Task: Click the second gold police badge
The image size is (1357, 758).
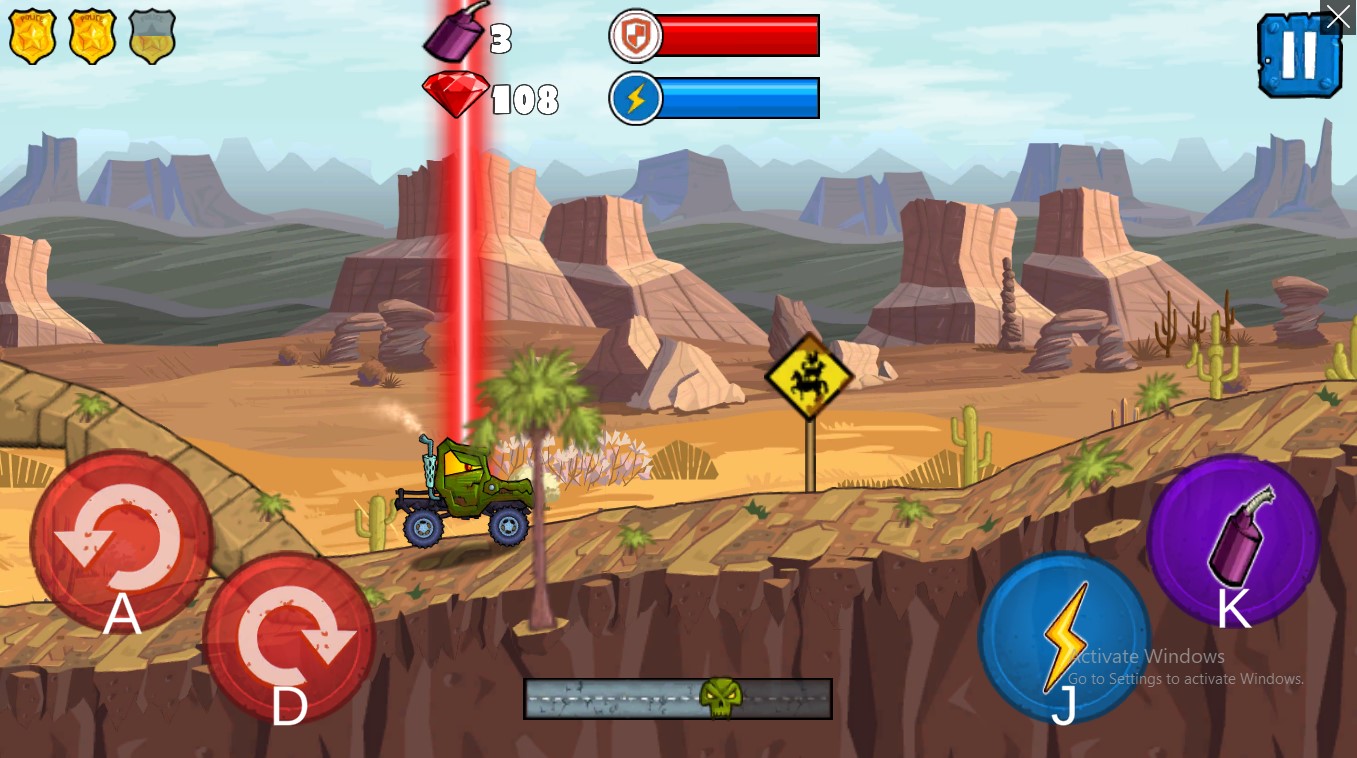Action: (x=92, y=35)
